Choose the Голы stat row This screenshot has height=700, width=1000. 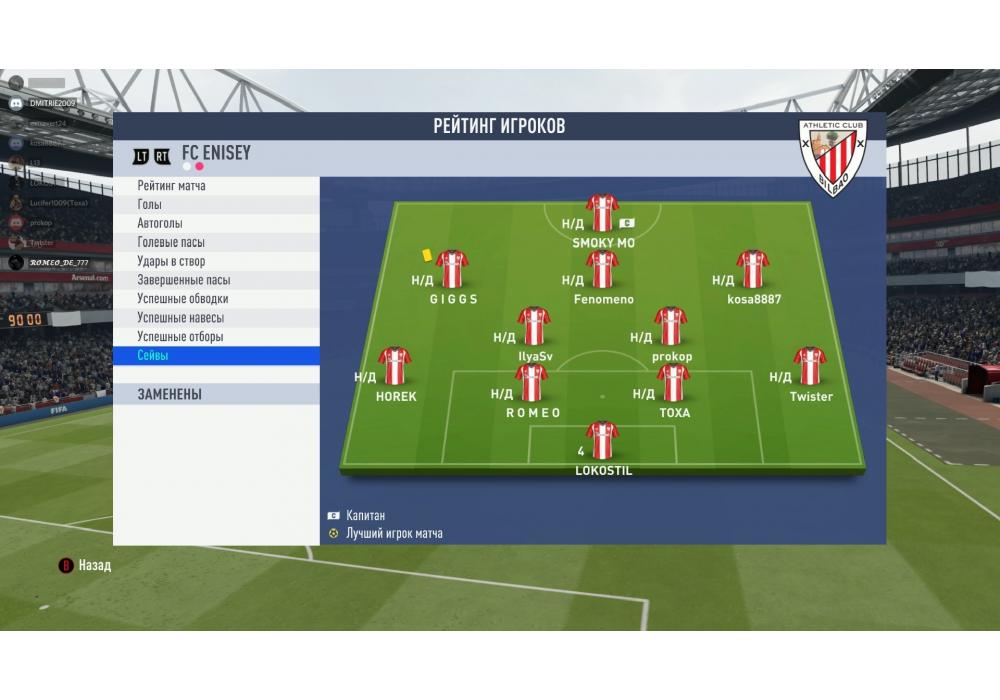click(215, 205)
